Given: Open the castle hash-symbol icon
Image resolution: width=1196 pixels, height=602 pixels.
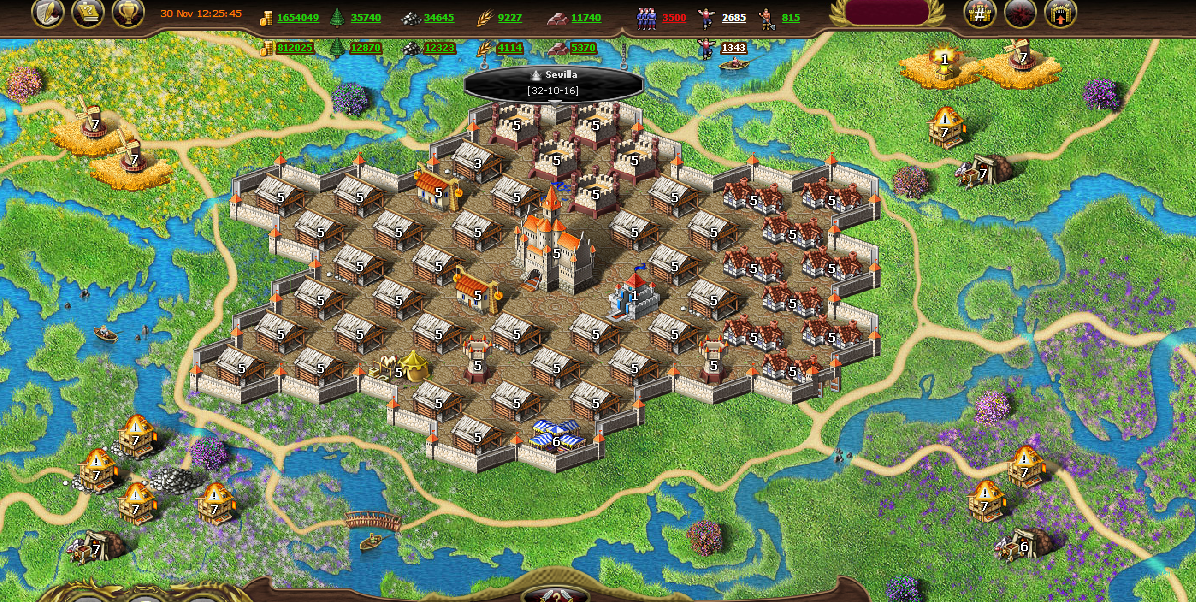Looking at the screenshot, I should [x=980, y=12].
